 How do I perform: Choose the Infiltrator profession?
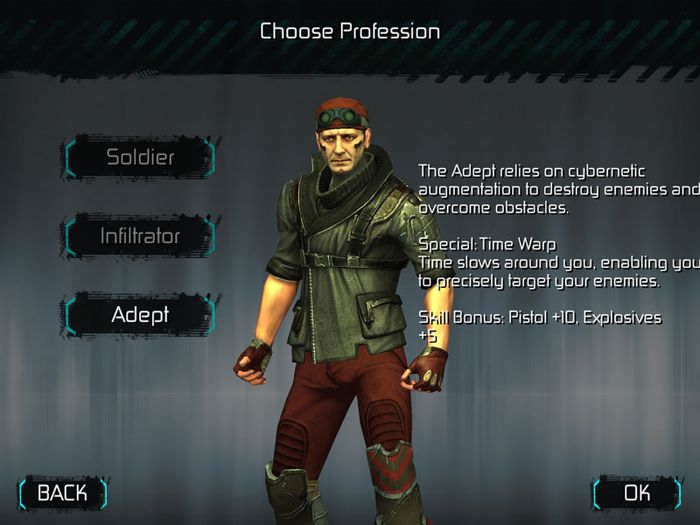(140, 236)
